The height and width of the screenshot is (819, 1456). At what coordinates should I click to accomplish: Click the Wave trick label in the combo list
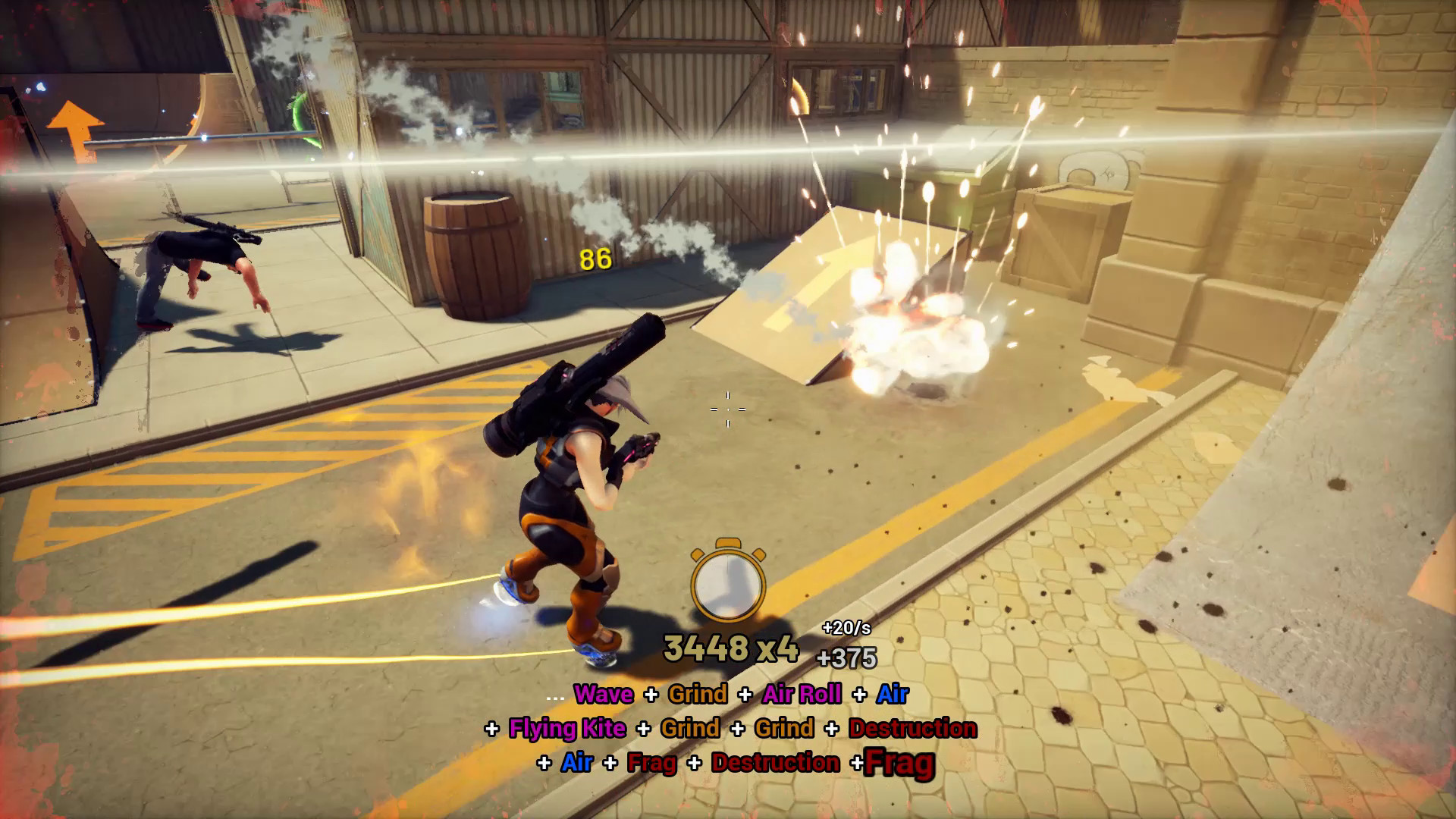[x=603, y=694]
